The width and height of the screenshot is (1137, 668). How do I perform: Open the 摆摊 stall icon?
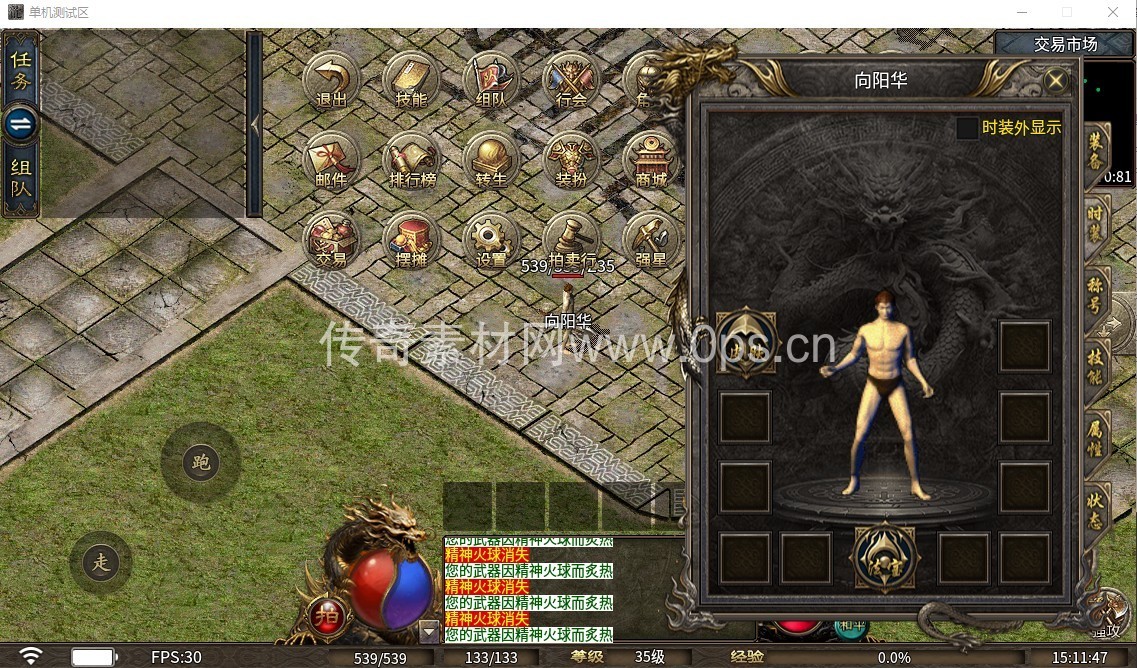411,240
